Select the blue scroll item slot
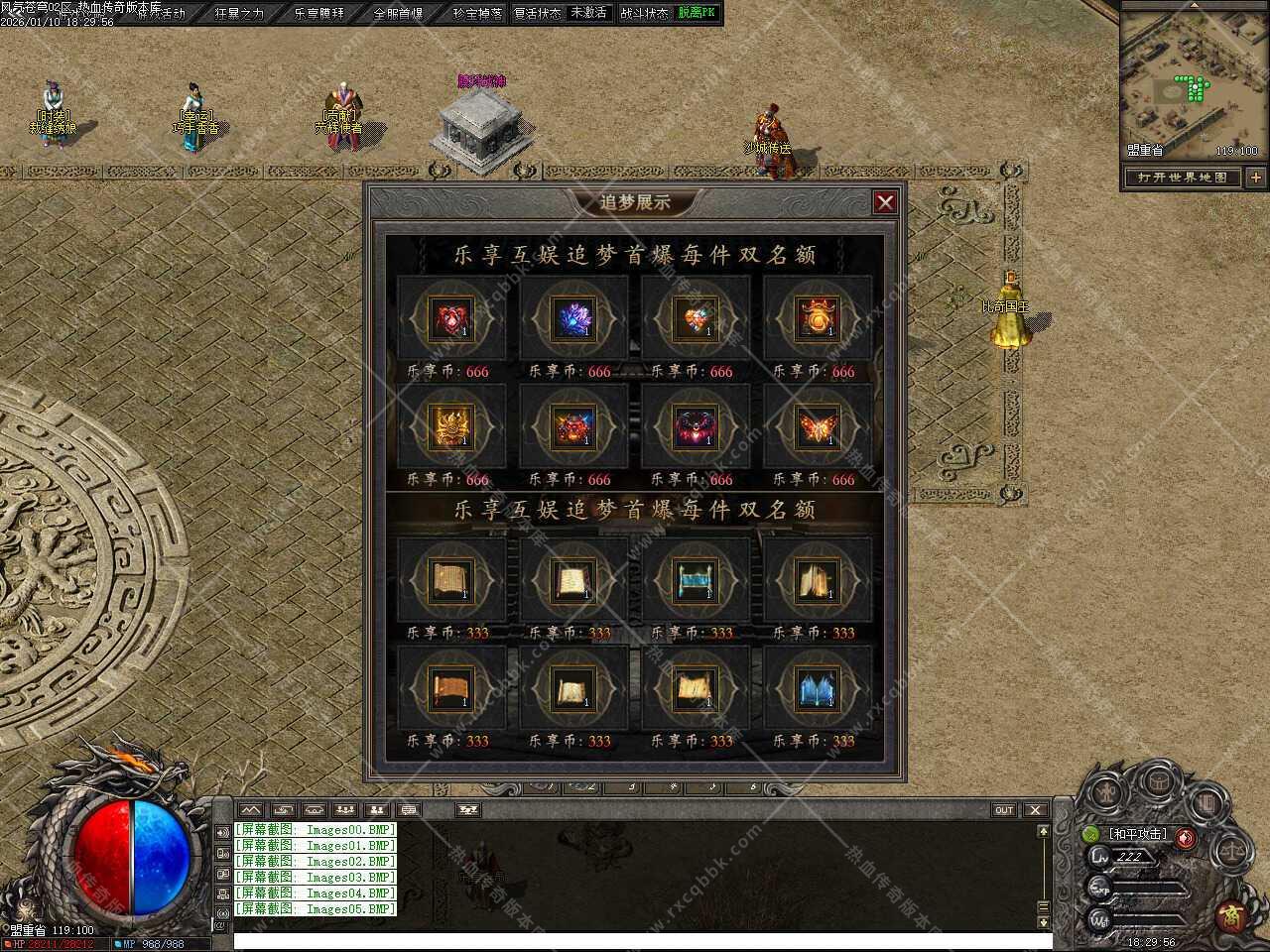 pos(695,580)
